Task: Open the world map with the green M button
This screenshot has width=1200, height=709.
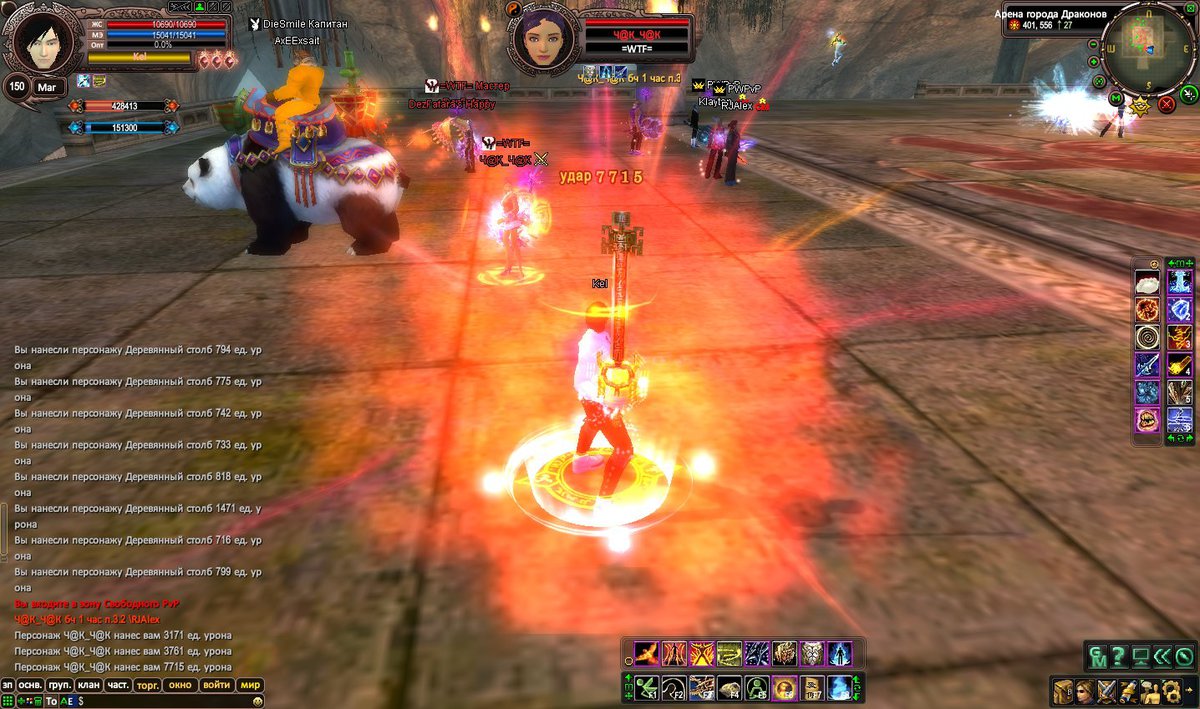Action: [x=1116, y=98]
